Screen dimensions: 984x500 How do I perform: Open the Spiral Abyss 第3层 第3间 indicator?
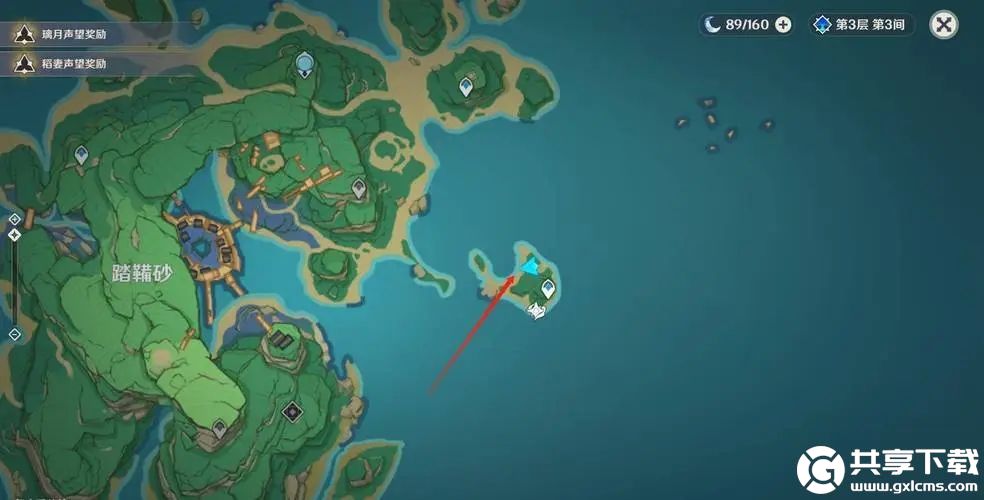coord(861,25)
